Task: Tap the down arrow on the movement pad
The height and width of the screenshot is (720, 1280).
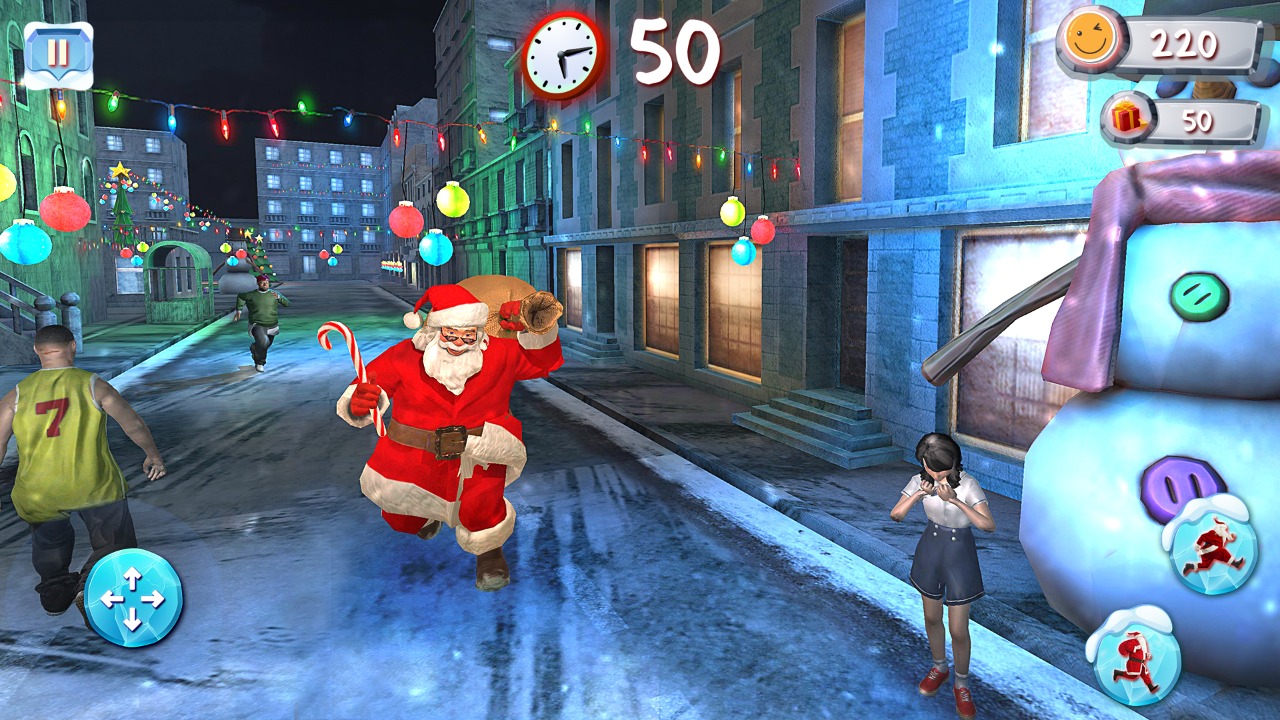Action: (x=135, y=622)
